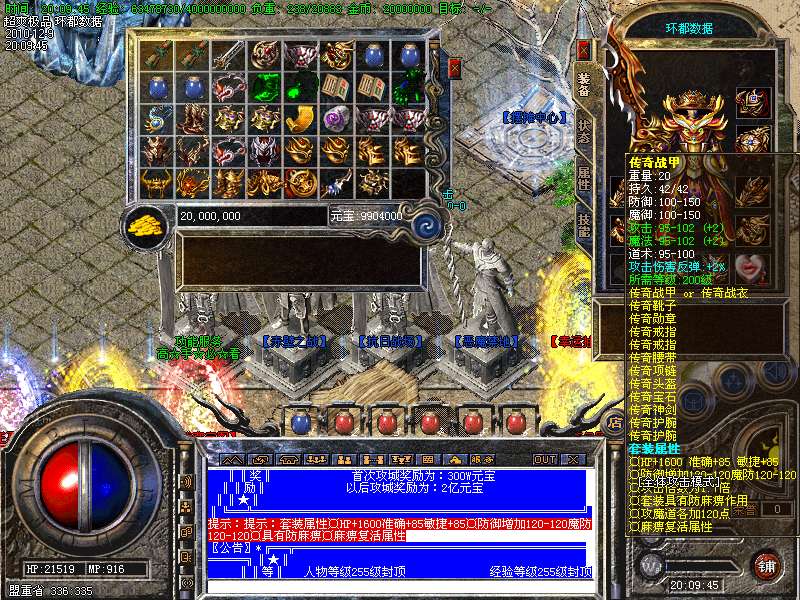Open the 铺 shop button
The width and height of the screenshot is (800, 600).
[767, 565]
